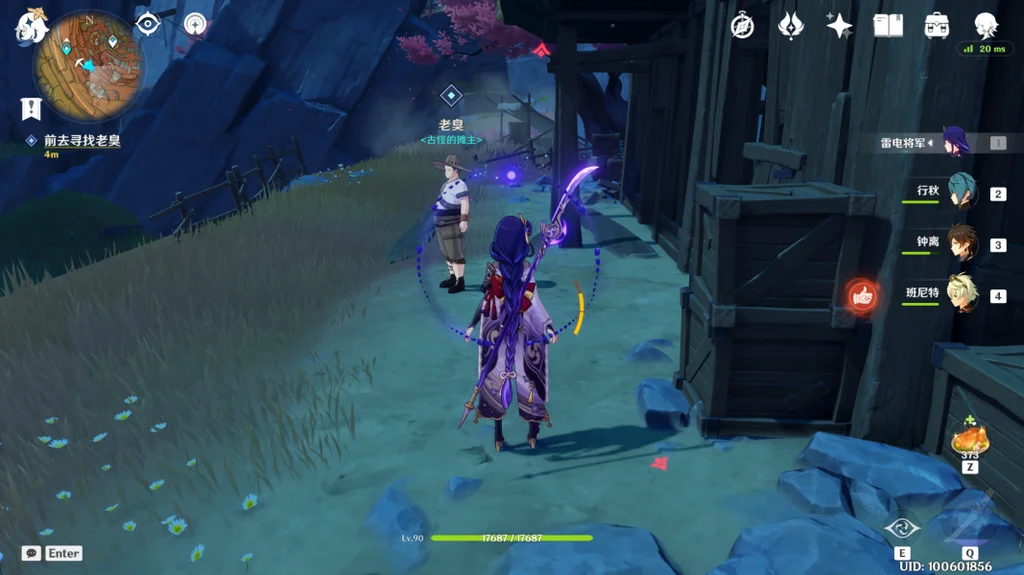The image size is (1024, 575).
Task: Select the 前去寻找老臭 quest tracker
Action: click(x=80, y=141)
